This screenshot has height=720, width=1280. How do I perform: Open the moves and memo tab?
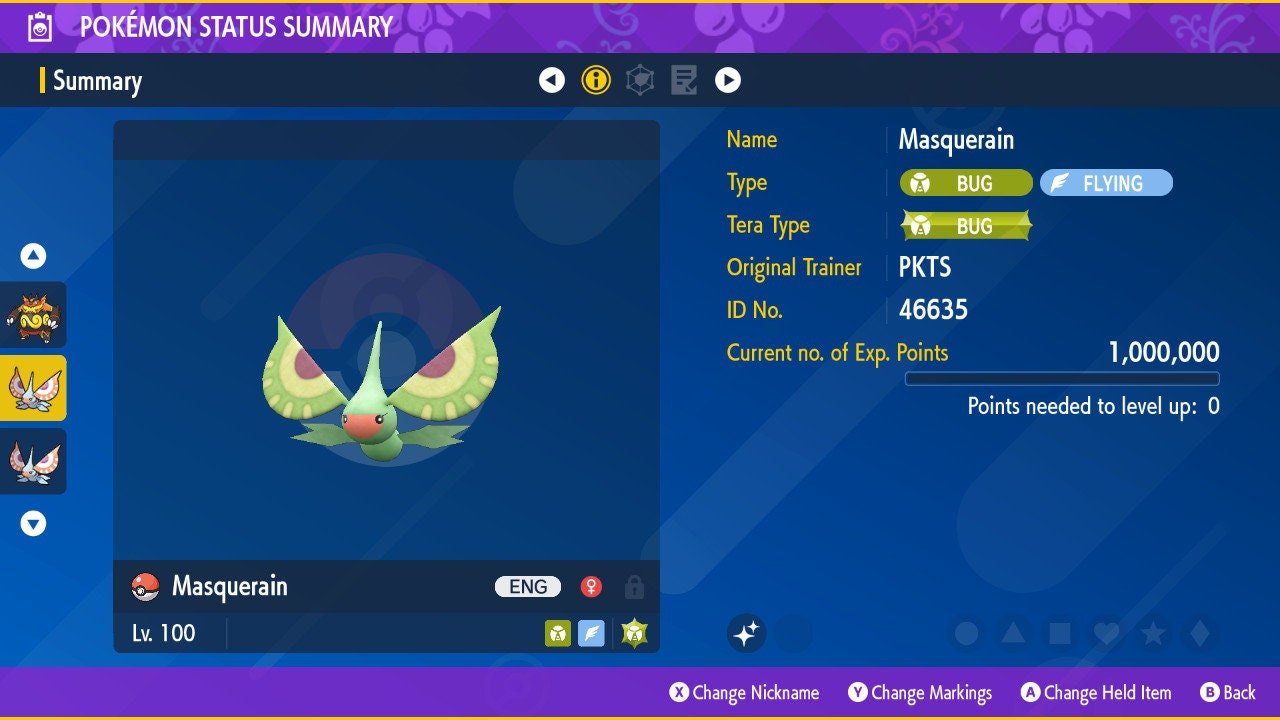click(684, 80)
